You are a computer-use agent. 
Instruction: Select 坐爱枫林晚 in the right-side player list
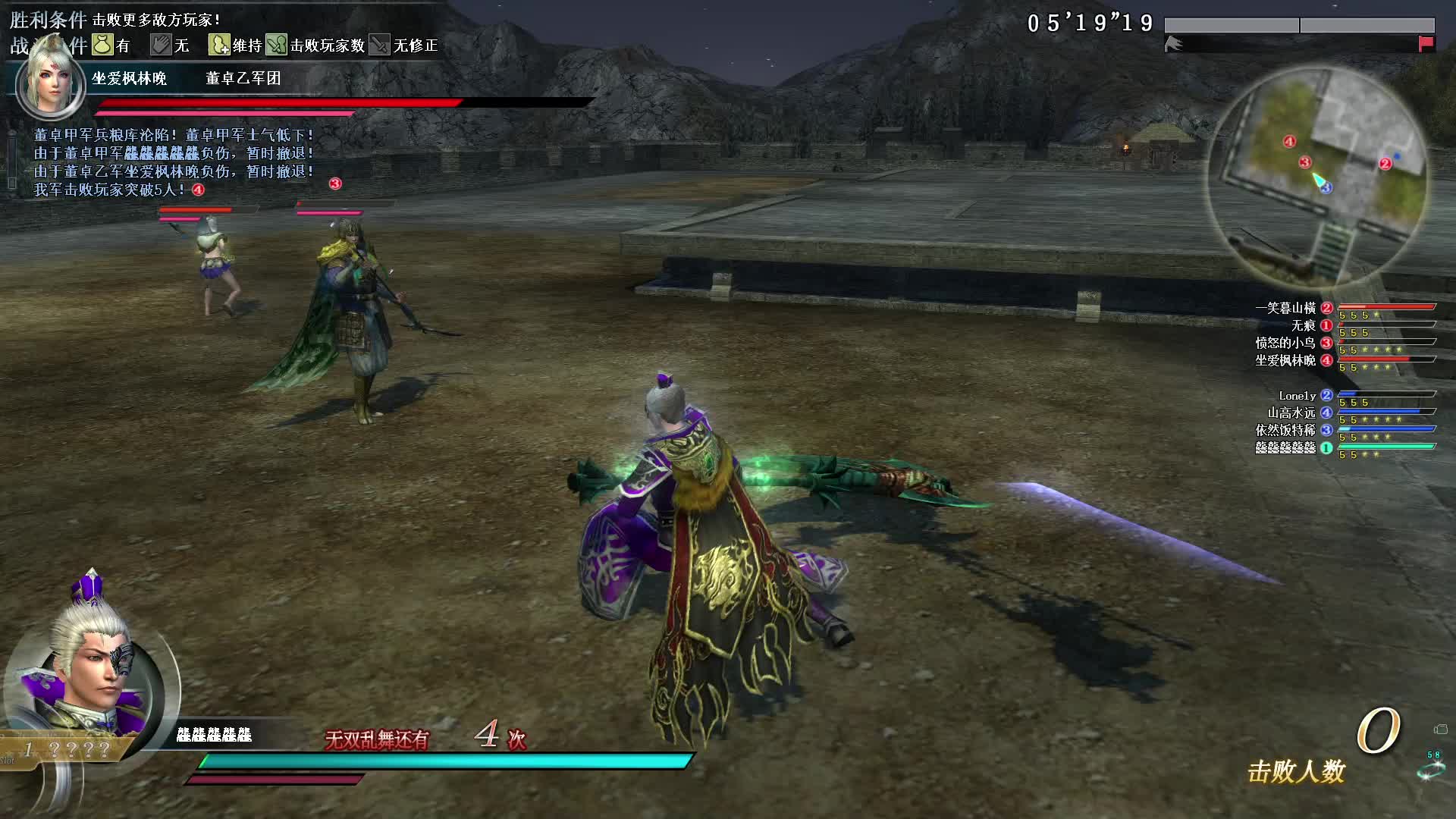(x=1285, y=360)
